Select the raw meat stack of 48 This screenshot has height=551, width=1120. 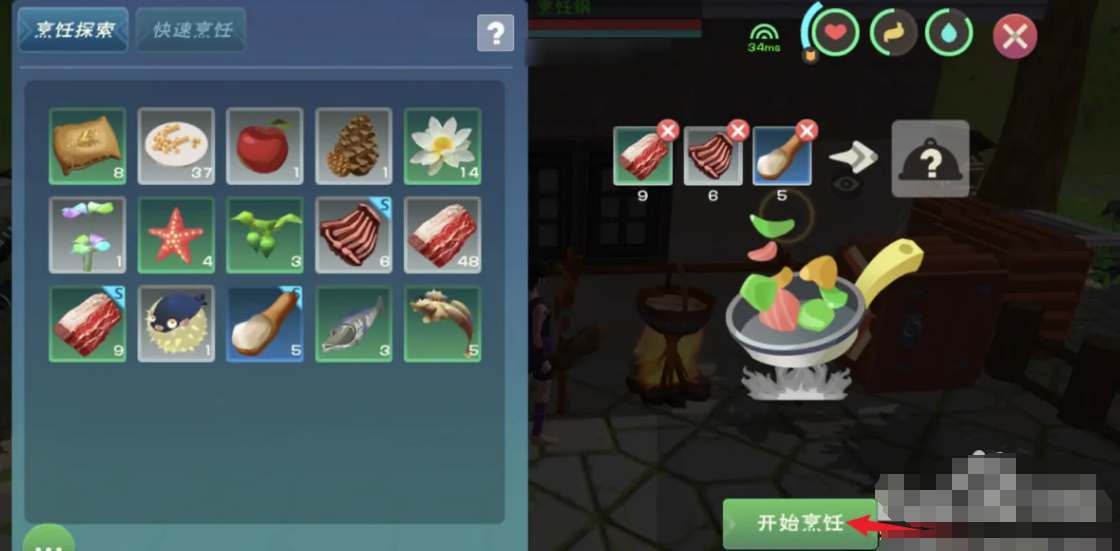[x=442, y=235]
